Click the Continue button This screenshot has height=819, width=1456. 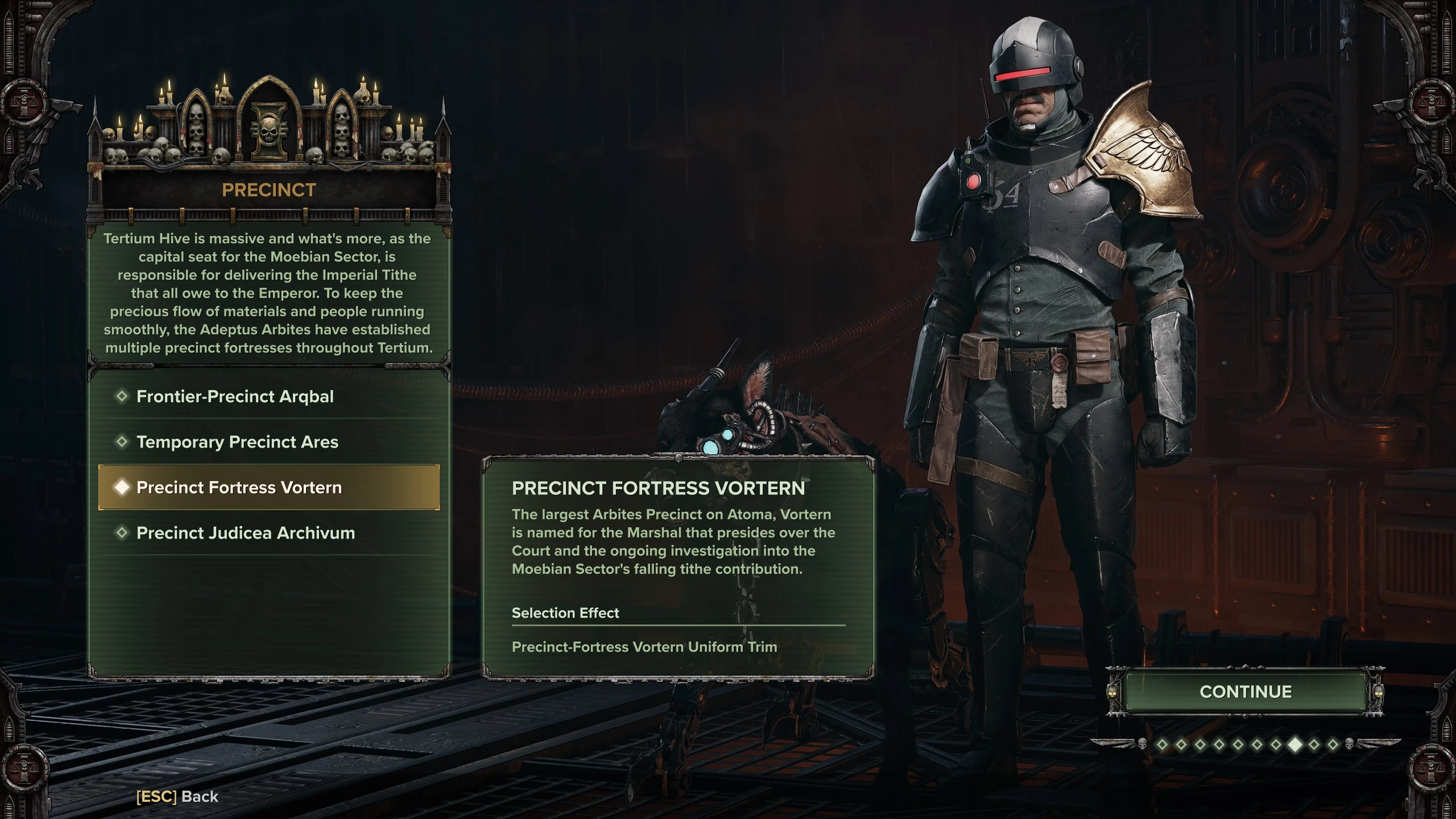(1245, 692)
